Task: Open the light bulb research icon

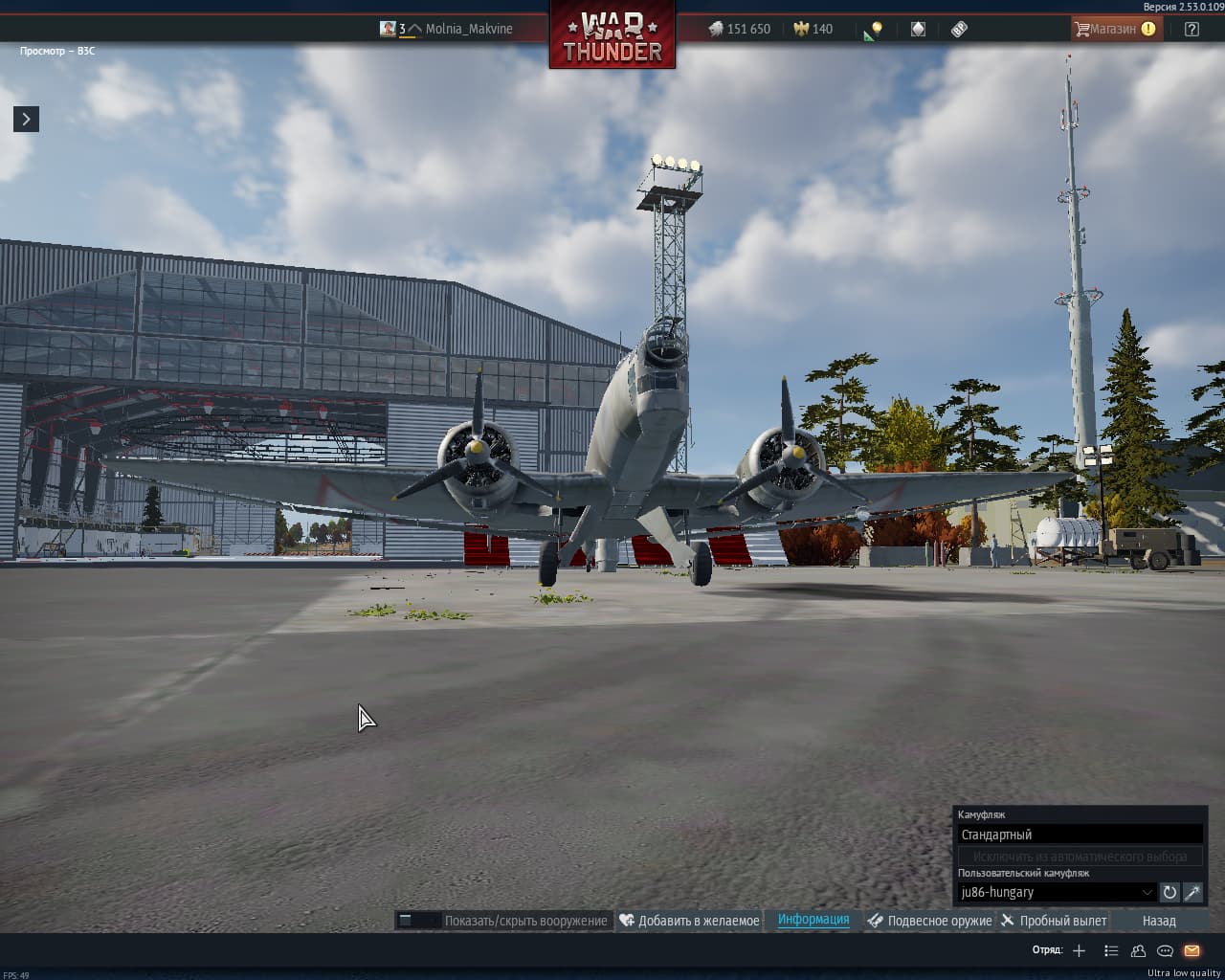Action: [x=873, y=30]
